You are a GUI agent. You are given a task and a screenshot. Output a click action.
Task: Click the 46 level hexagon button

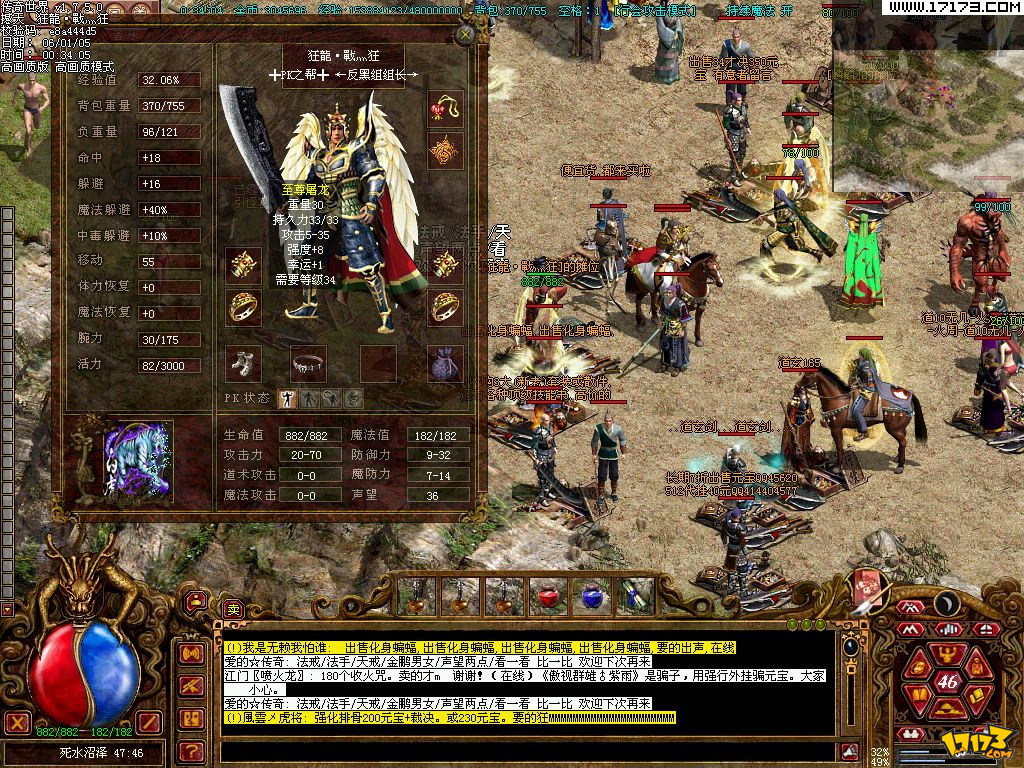[x=947, y=681]
